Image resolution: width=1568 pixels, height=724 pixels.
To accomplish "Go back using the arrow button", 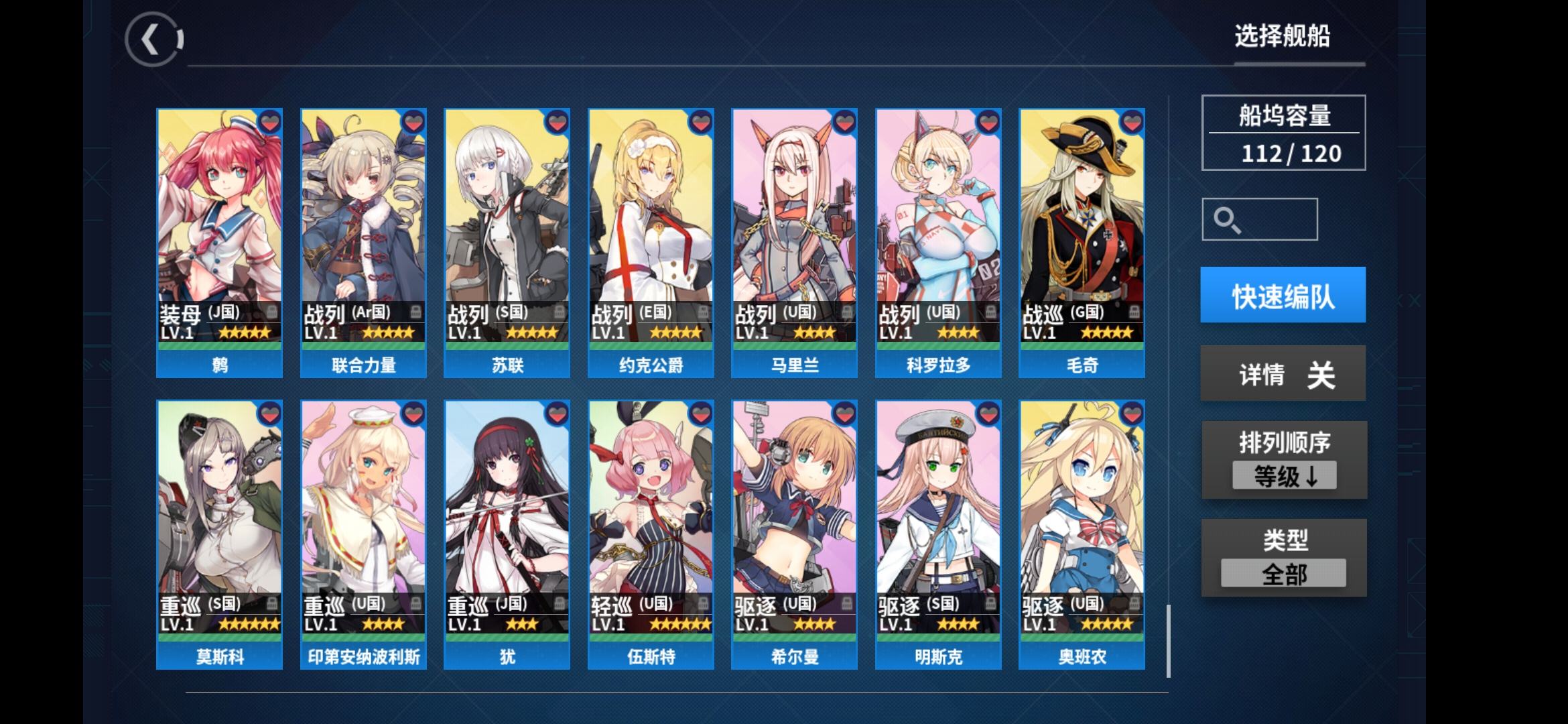I will [x=153, y=40].
